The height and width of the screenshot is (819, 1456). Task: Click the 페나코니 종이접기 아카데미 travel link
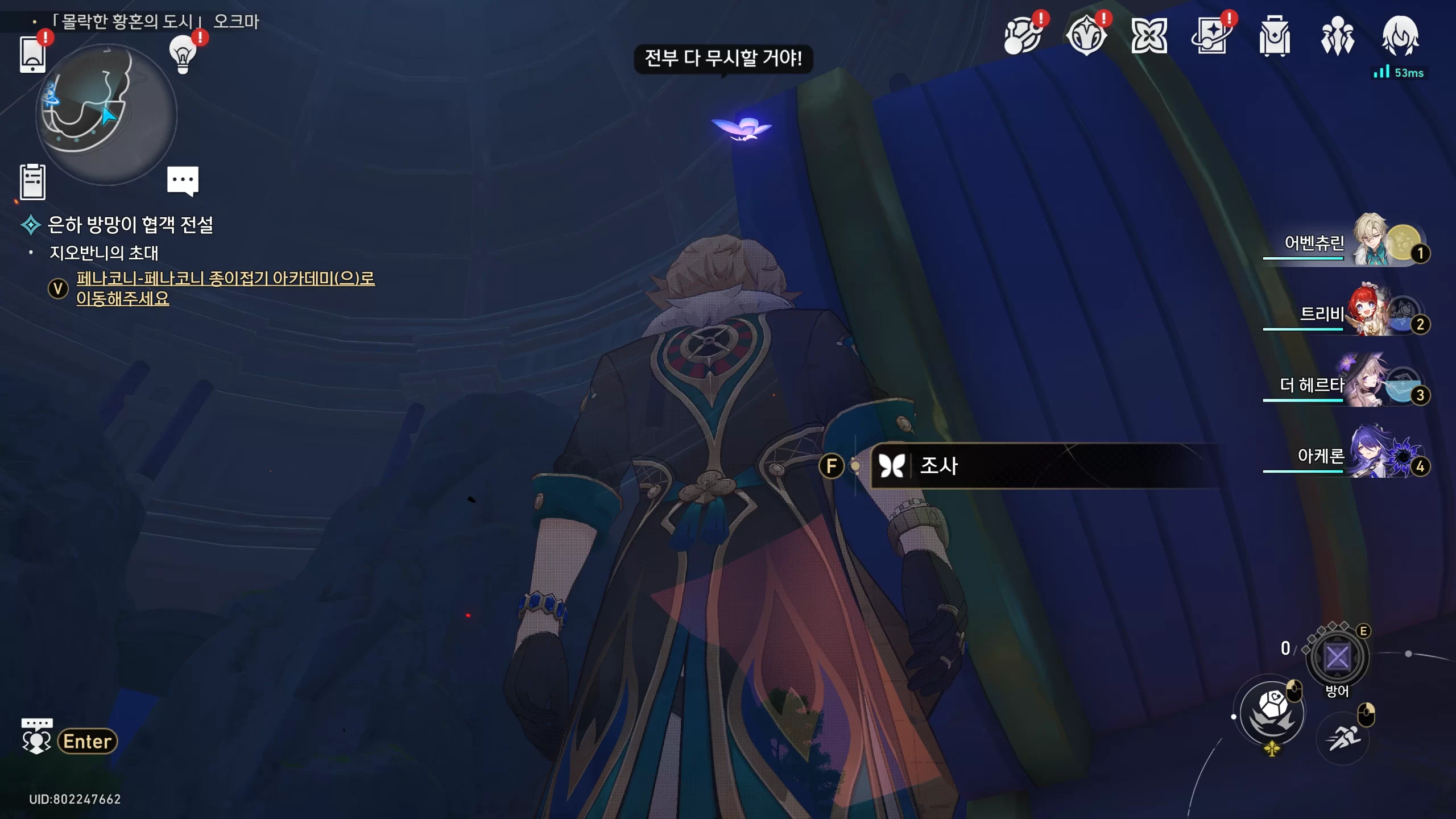point(225,288)
